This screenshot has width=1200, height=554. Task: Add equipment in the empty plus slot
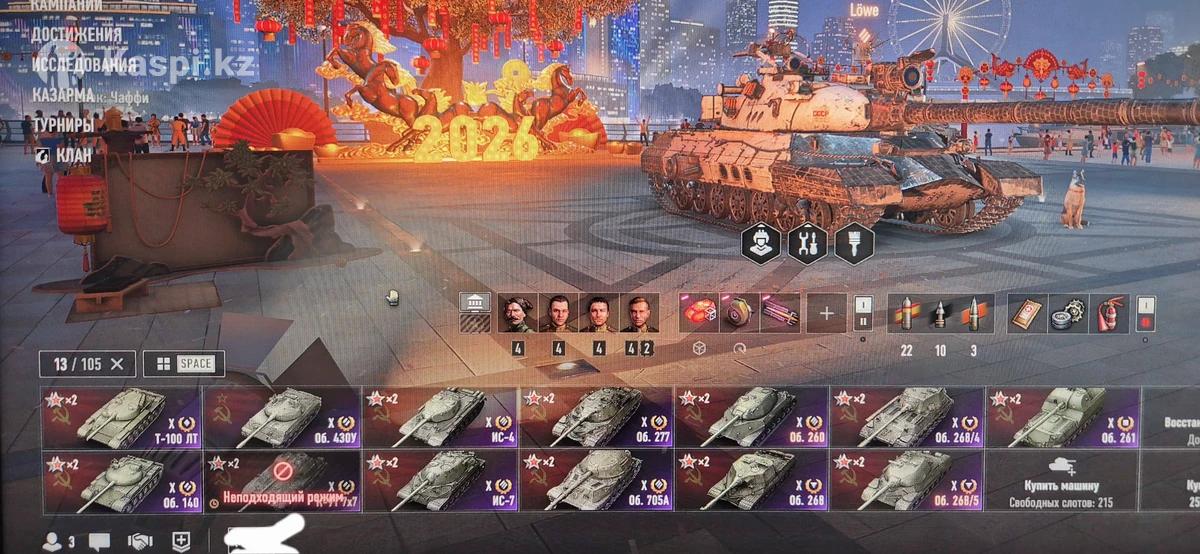[x=826, y=314]
